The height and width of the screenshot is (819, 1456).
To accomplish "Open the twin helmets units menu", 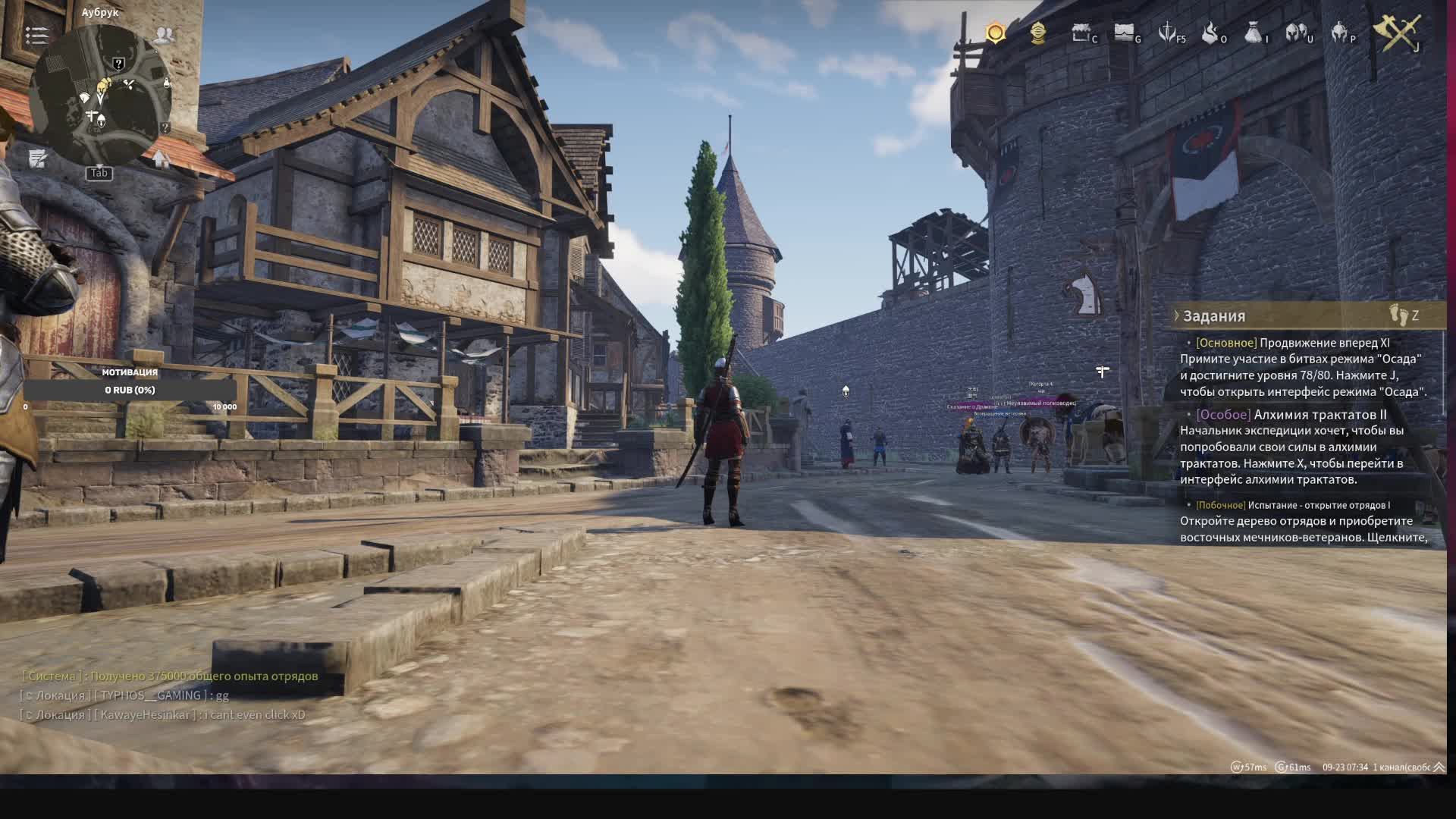I will tap(1297, 33).
